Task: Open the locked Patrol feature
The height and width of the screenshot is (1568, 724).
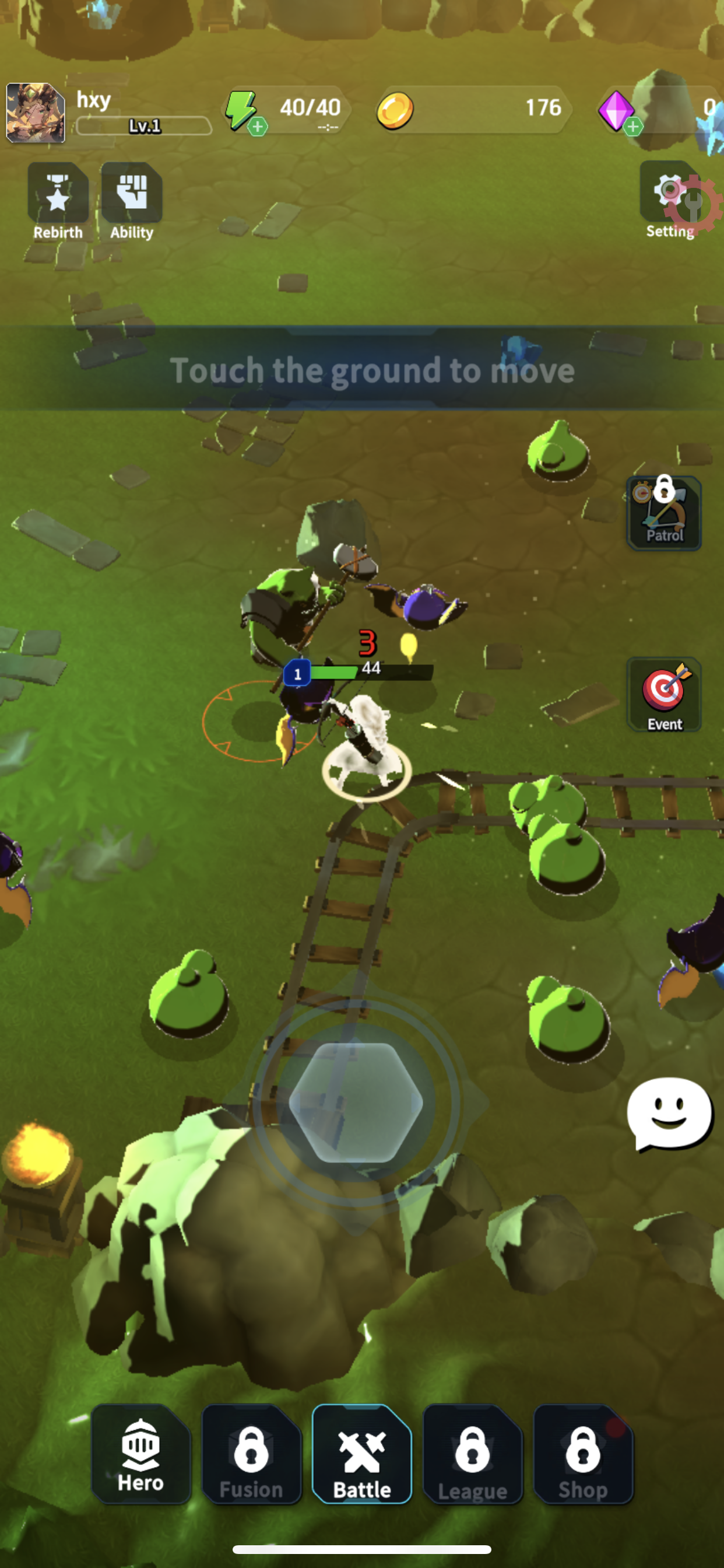Action: (664, 513)
